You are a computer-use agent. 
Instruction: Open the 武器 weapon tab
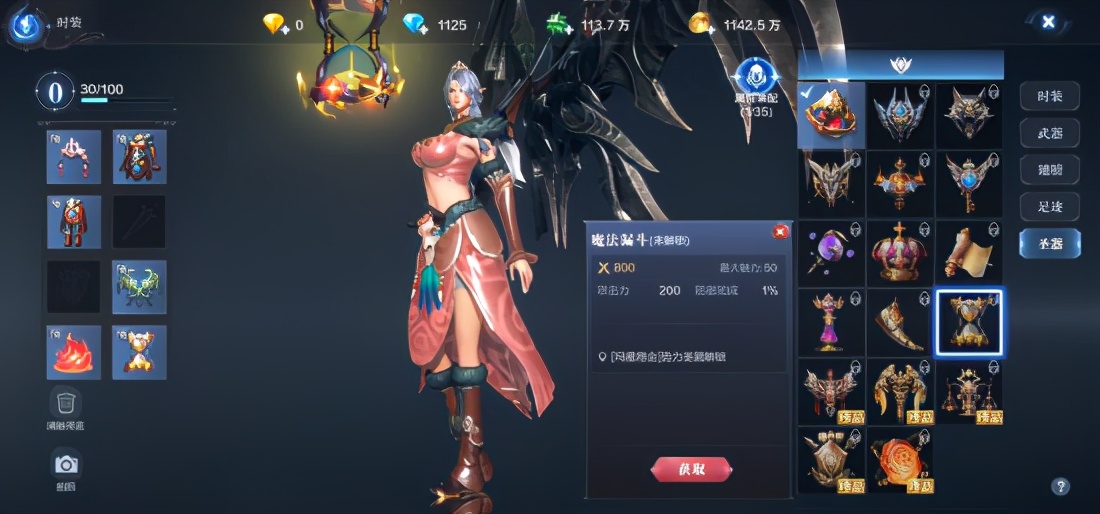[1049, 133]
